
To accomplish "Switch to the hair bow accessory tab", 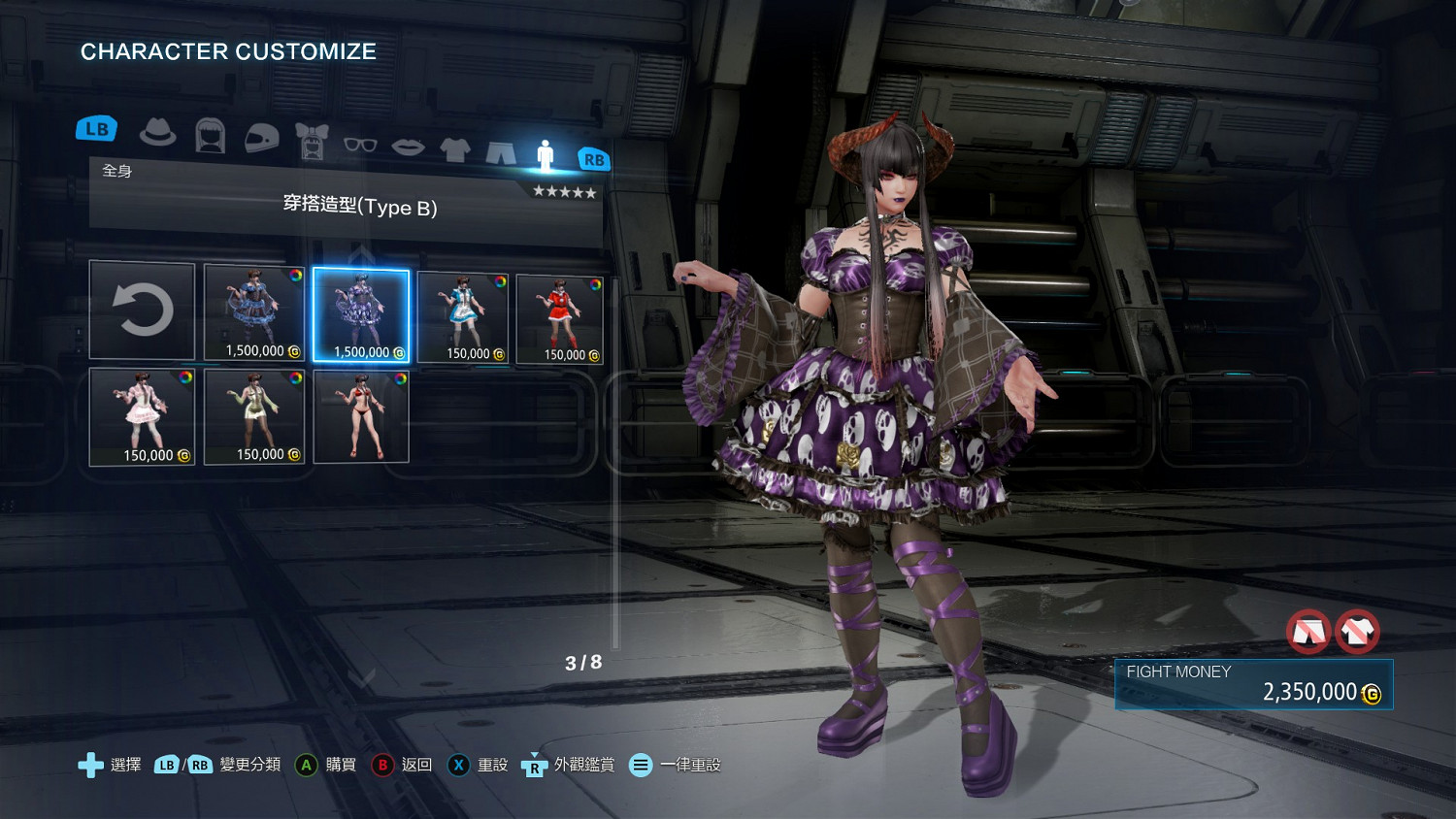I will coord(313,142).
